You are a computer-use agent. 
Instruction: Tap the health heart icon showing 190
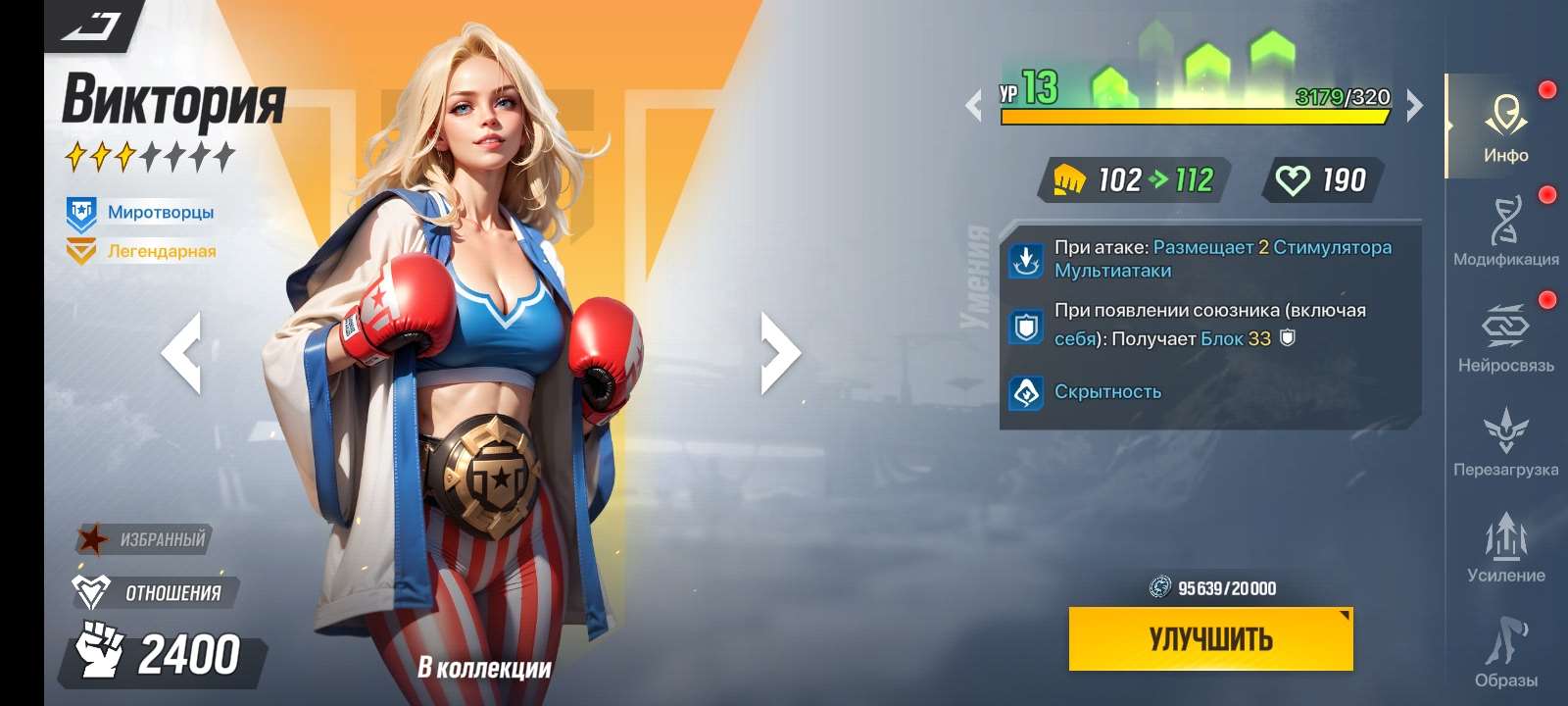[1298, 179]
